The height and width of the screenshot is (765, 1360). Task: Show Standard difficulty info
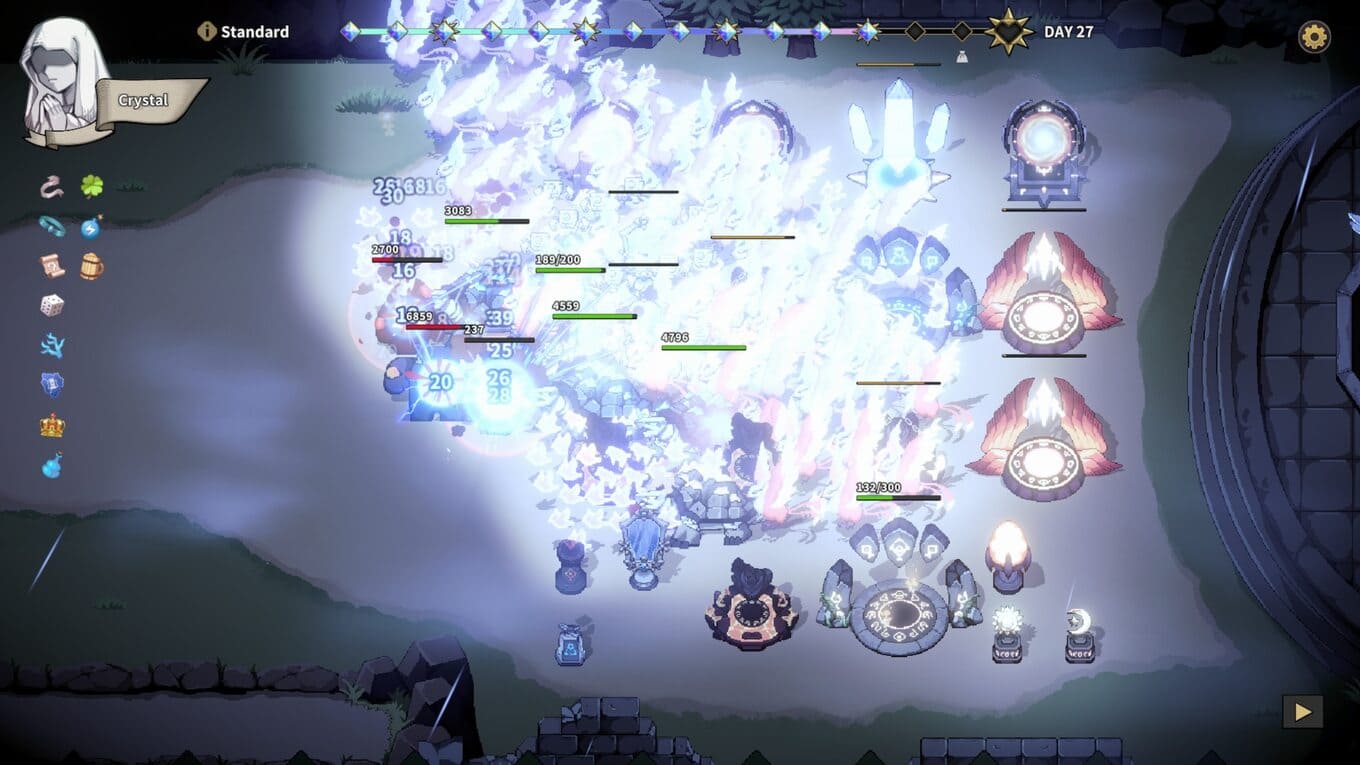click(207, 32)
